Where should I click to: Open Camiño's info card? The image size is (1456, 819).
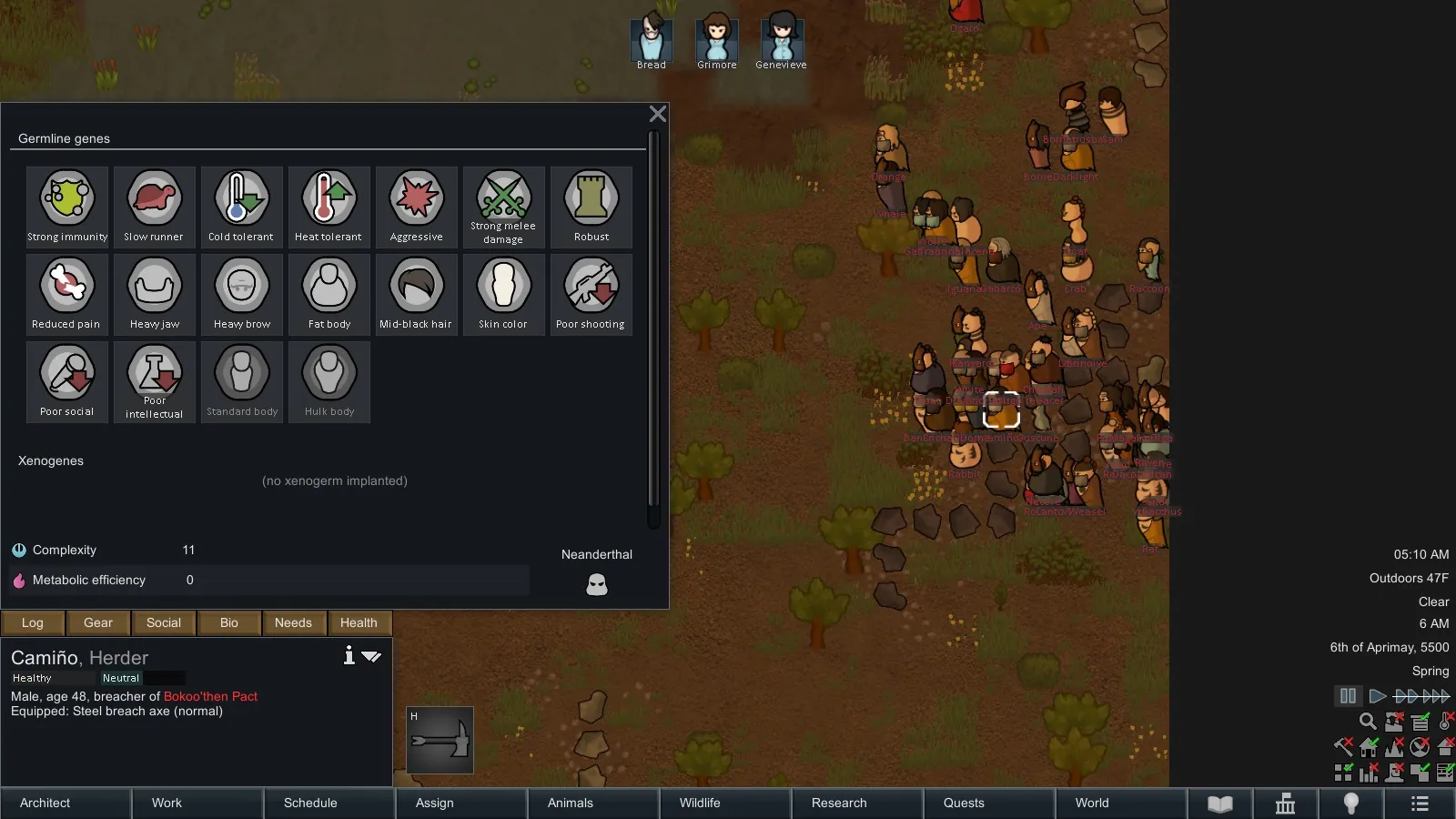click(x=349, y=656)
